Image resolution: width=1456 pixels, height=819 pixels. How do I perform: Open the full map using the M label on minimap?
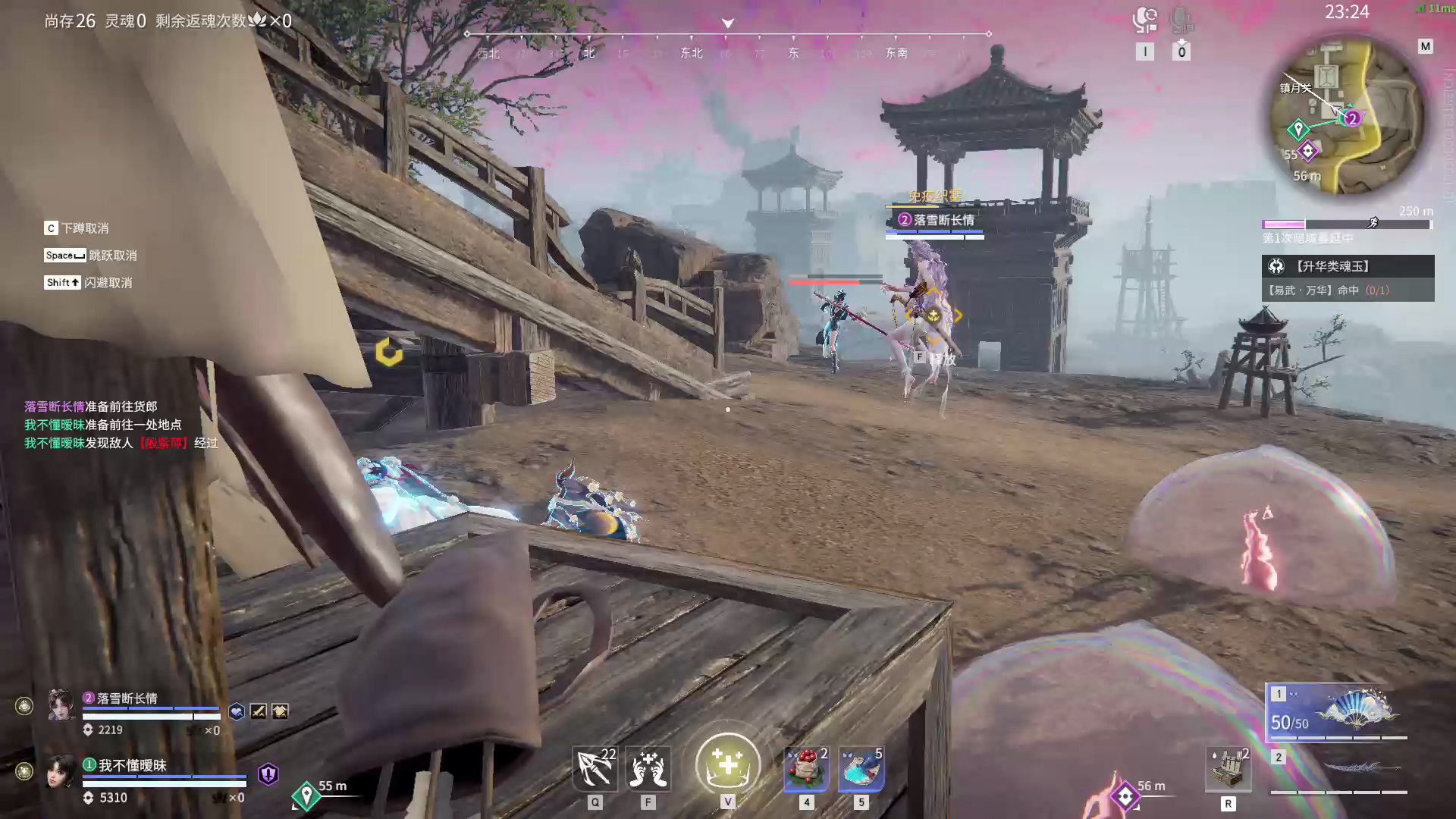point(1425,47)
